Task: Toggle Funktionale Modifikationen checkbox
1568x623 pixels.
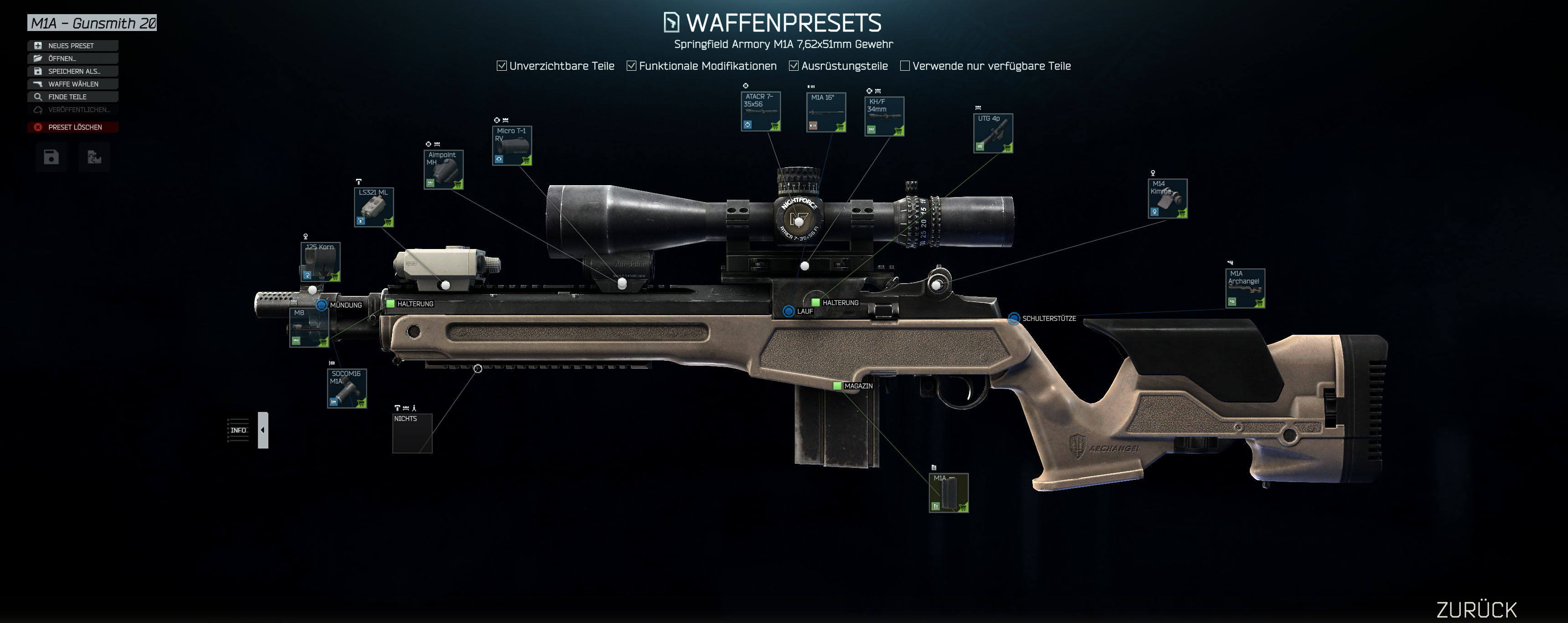Action: click(x=632, y=66)
